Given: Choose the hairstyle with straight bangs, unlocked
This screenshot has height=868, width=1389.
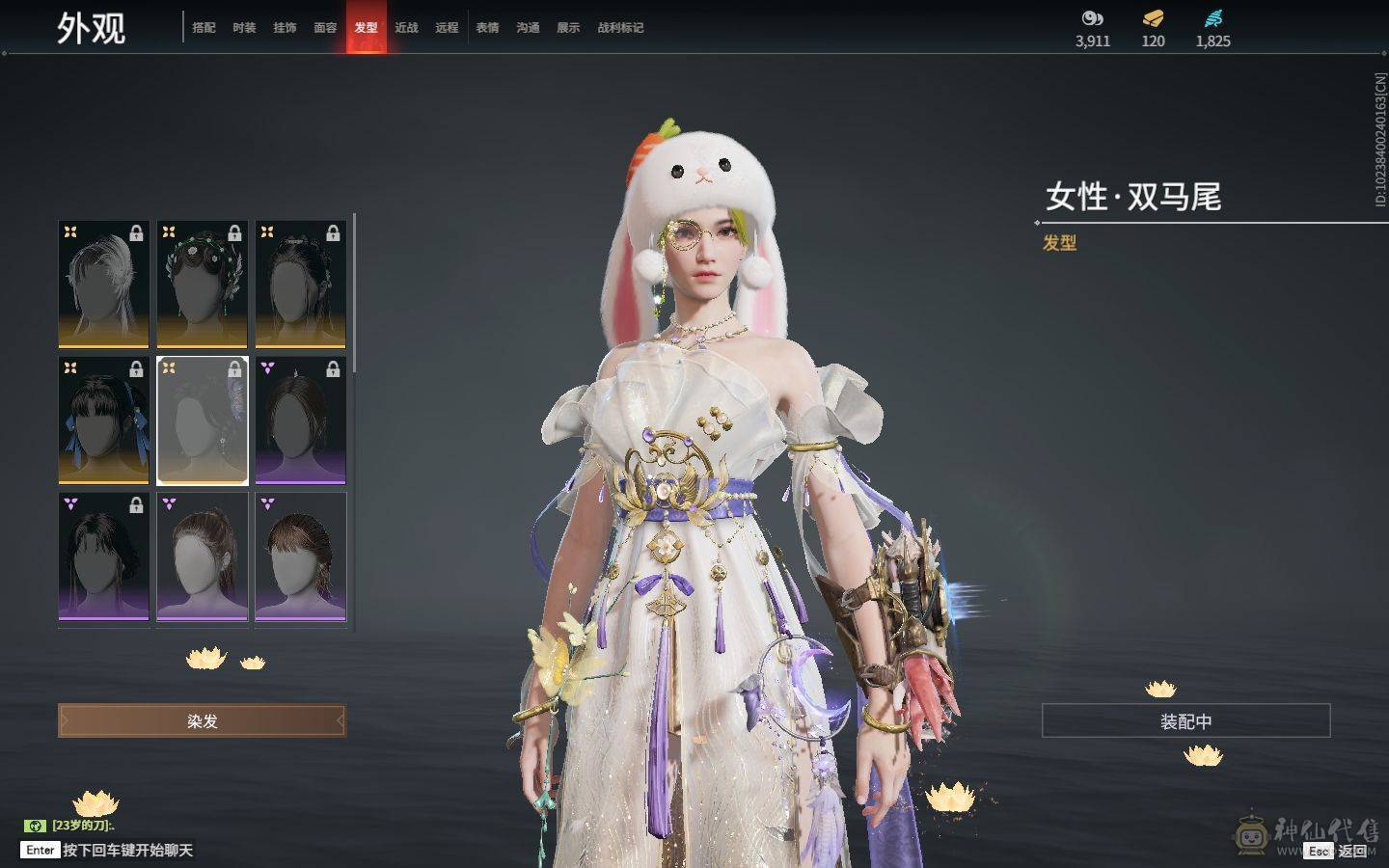Looking at the screenshot, I should coord(301,556).
